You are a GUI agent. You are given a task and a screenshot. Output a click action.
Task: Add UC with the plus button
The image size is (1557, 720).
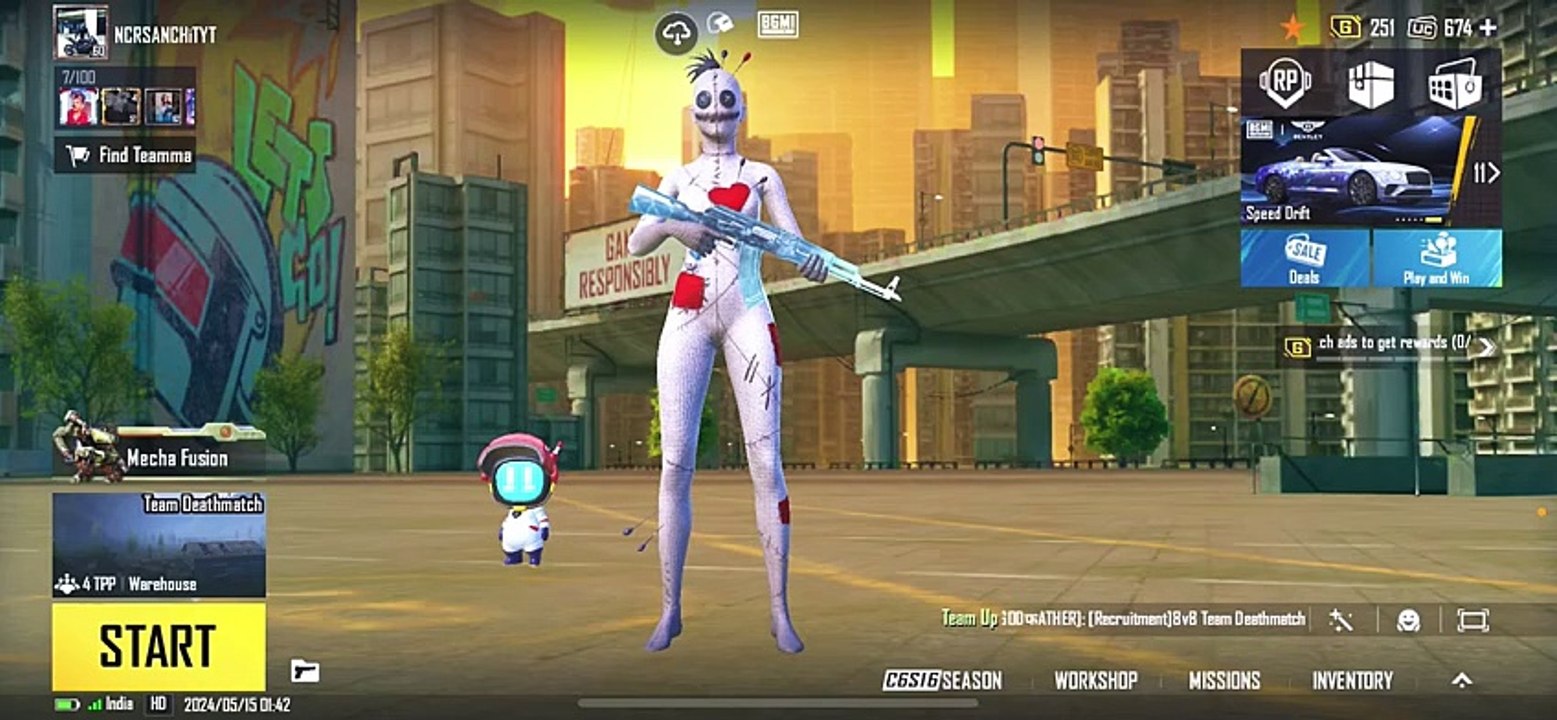tap(1488, 28)
